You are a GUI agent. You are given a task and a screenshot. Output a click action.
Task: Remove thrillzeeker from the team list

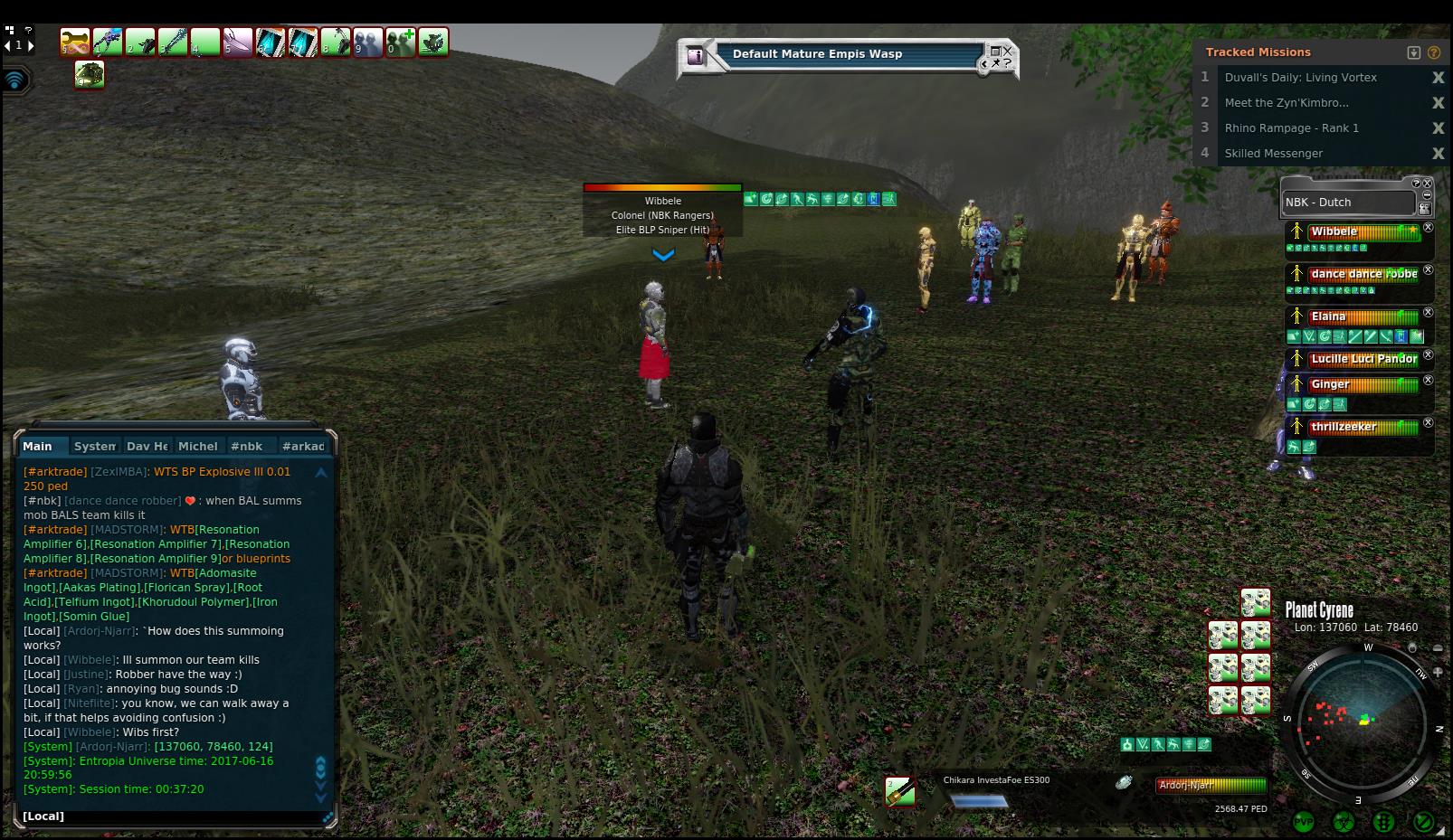(1429, 422)
